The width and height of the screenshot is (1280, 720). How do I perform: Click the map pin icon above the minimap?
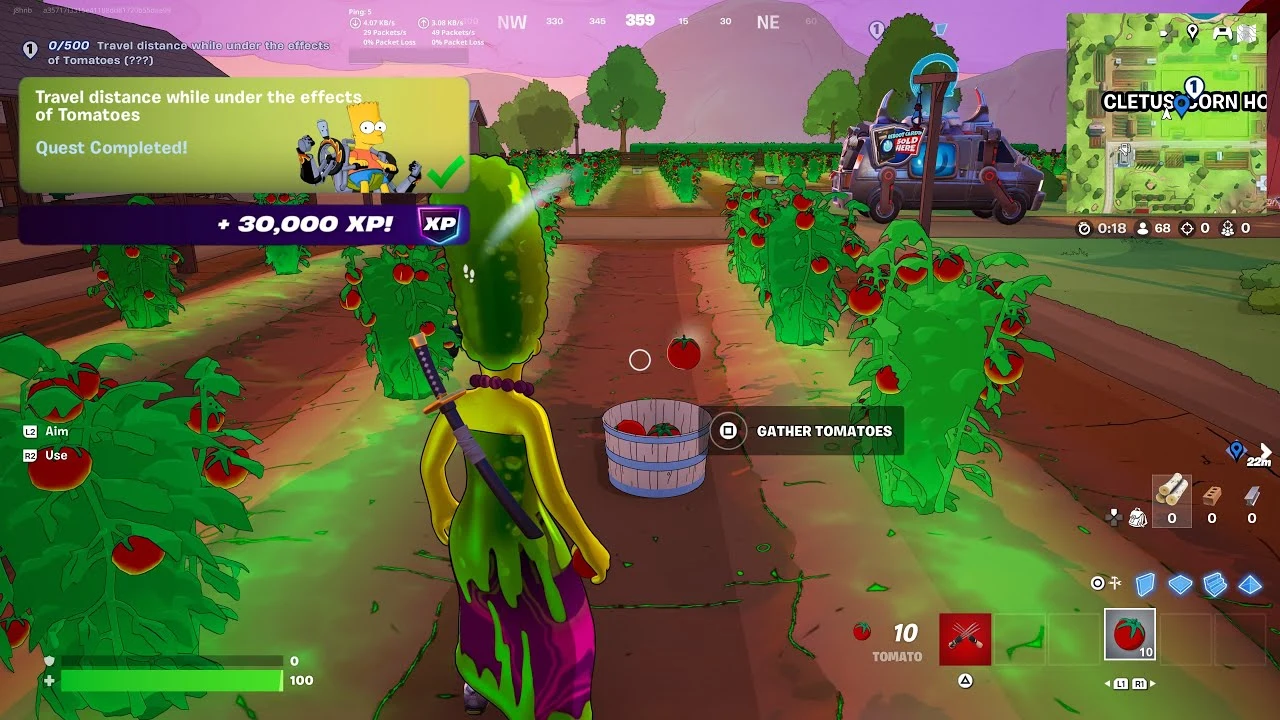pos(1192,32)
